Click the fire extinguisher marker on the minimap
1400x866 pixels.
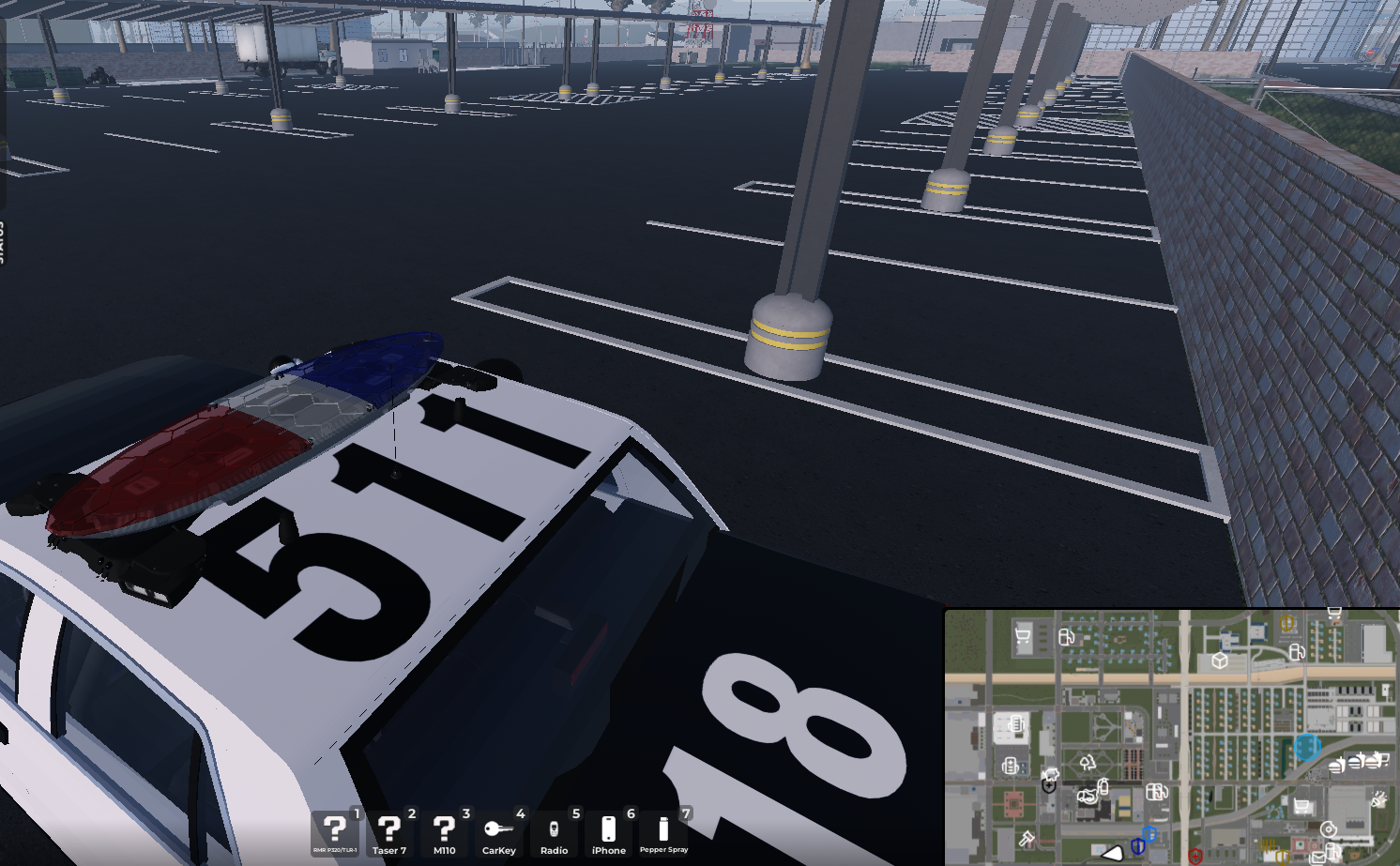point(1103,786)
